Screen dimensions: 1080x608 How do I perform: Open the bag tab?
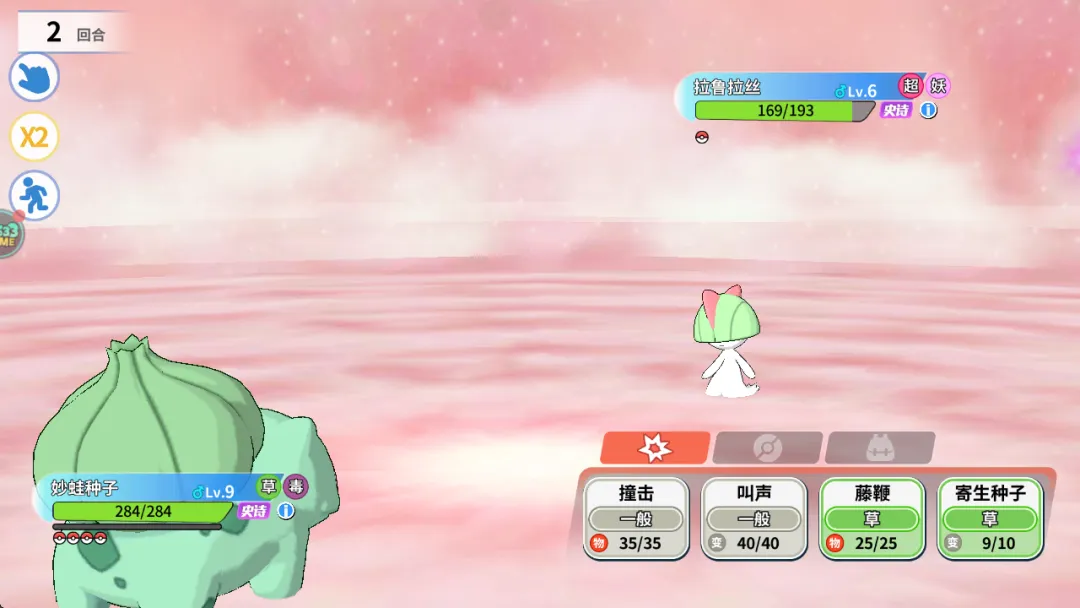tap(879, 448)
